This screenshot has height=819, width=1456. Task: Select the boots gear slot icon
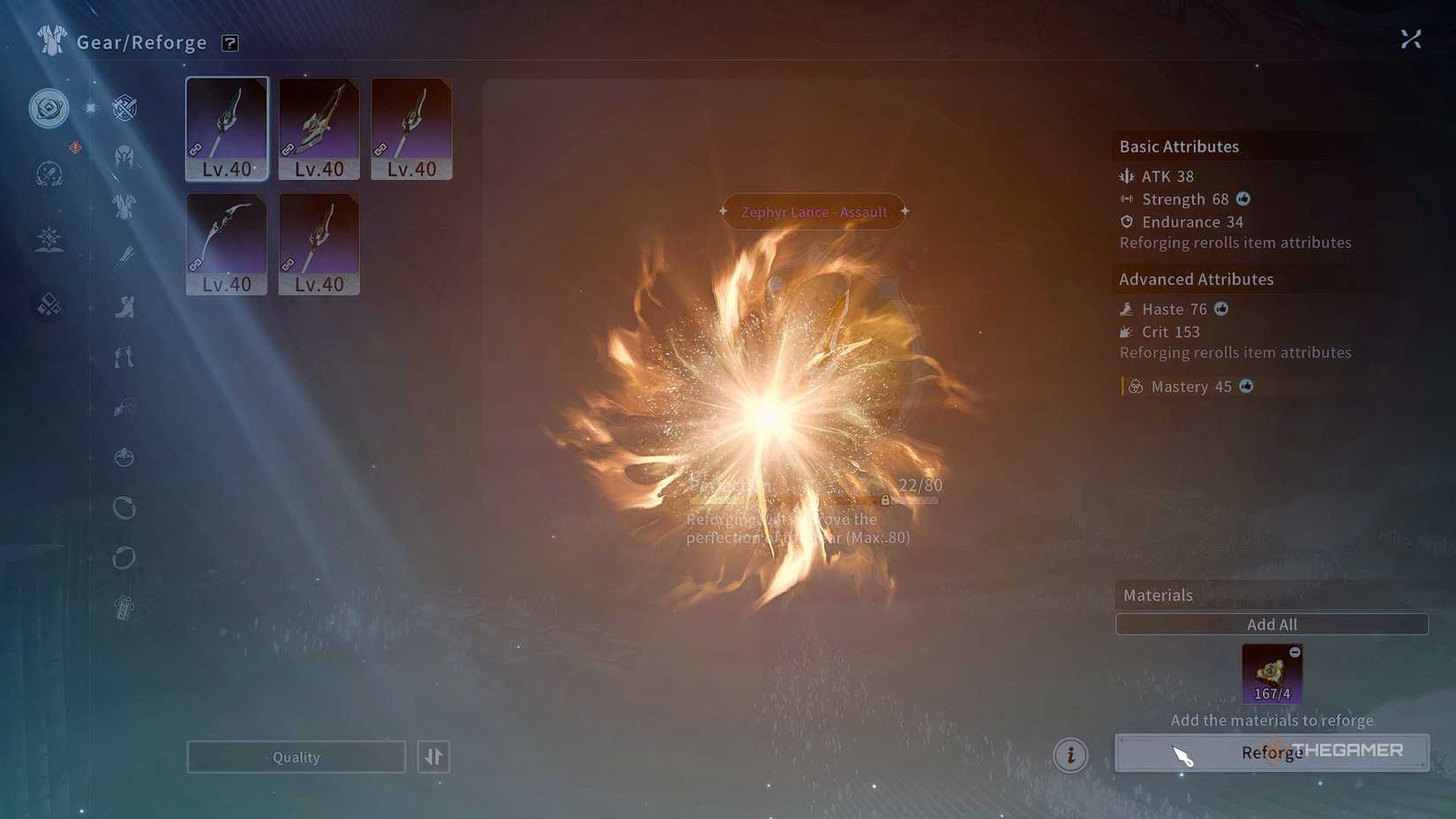124,307
